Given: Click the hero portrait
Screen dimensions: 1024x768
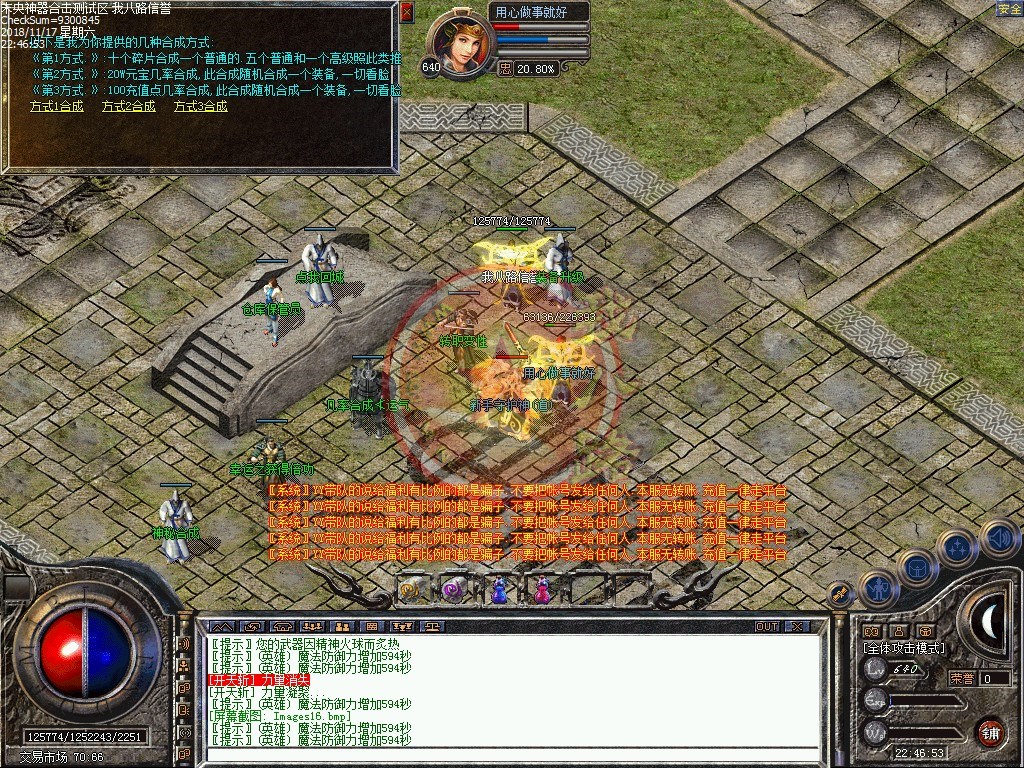Looking at the screenshot, I should pyautogui.click(x=460, y=44).
